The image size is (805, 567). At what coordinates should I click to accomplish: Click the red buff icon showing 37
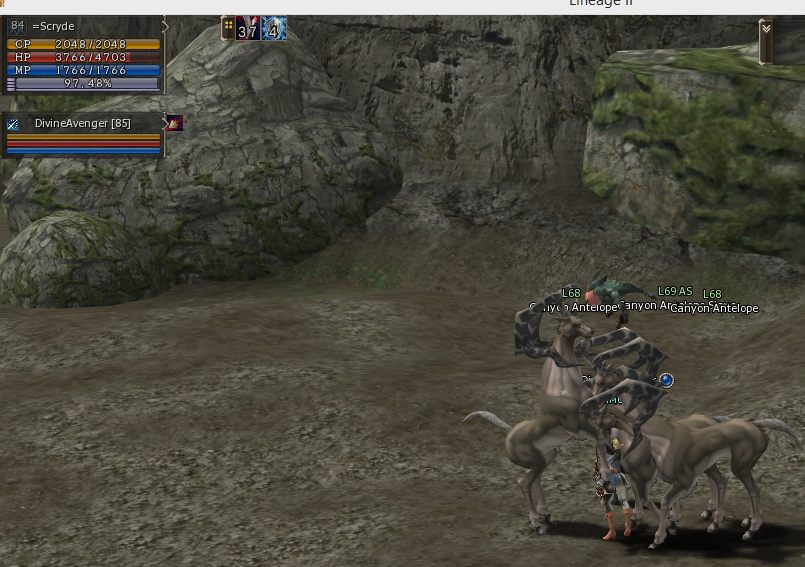click(x=248, y=28)
